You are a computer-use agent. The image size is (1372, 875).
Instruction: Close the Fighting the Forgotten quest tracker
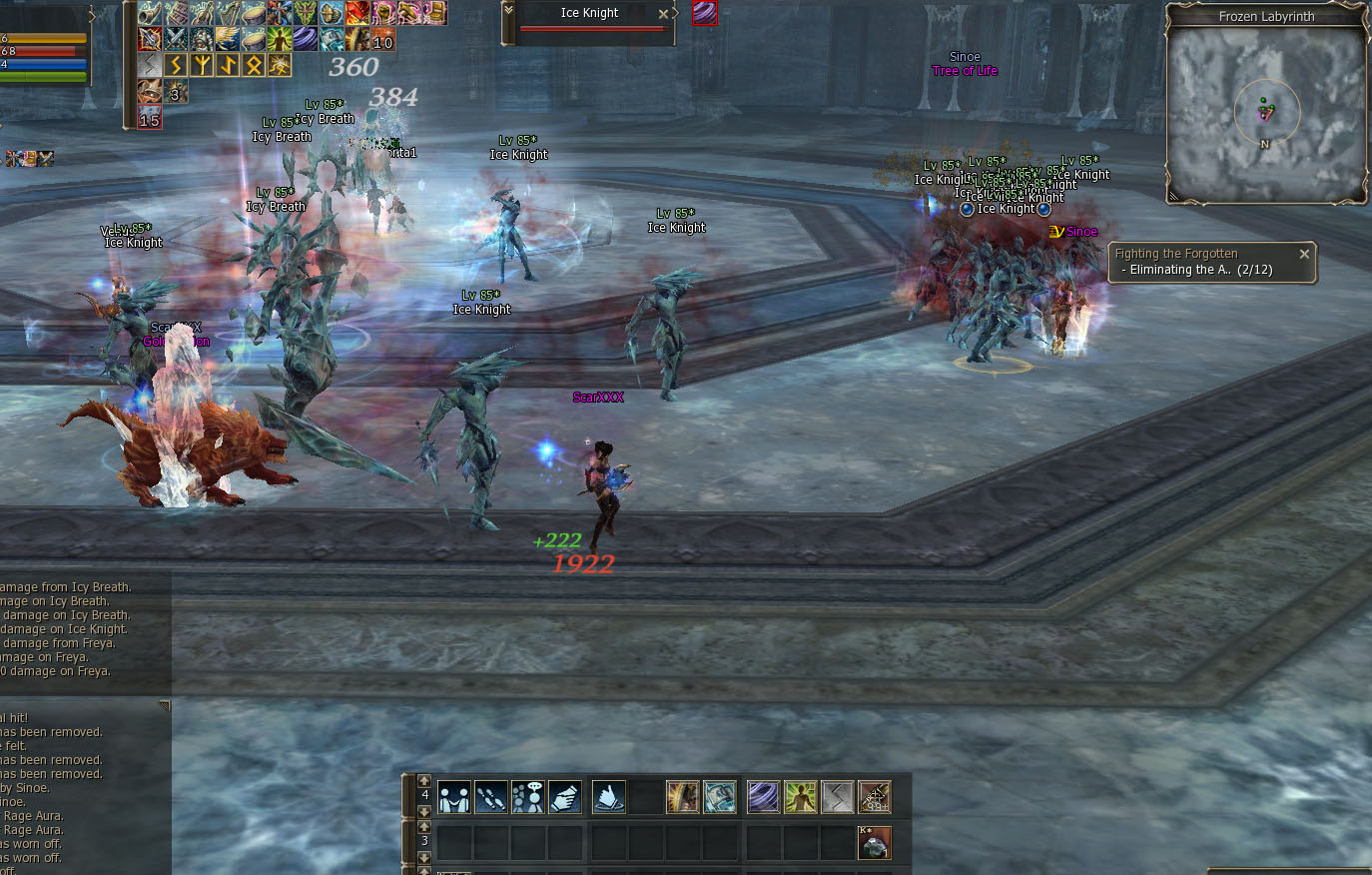(1304, 253)
